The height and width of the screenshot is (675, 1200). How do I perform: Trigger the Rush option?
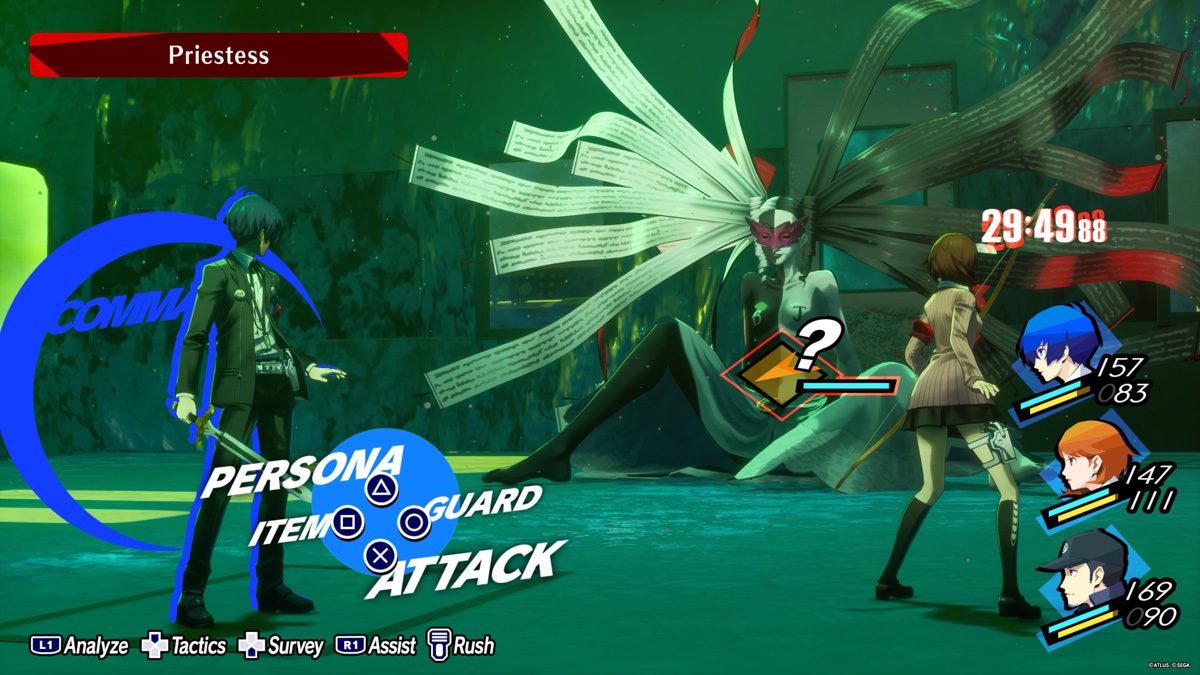461,646
